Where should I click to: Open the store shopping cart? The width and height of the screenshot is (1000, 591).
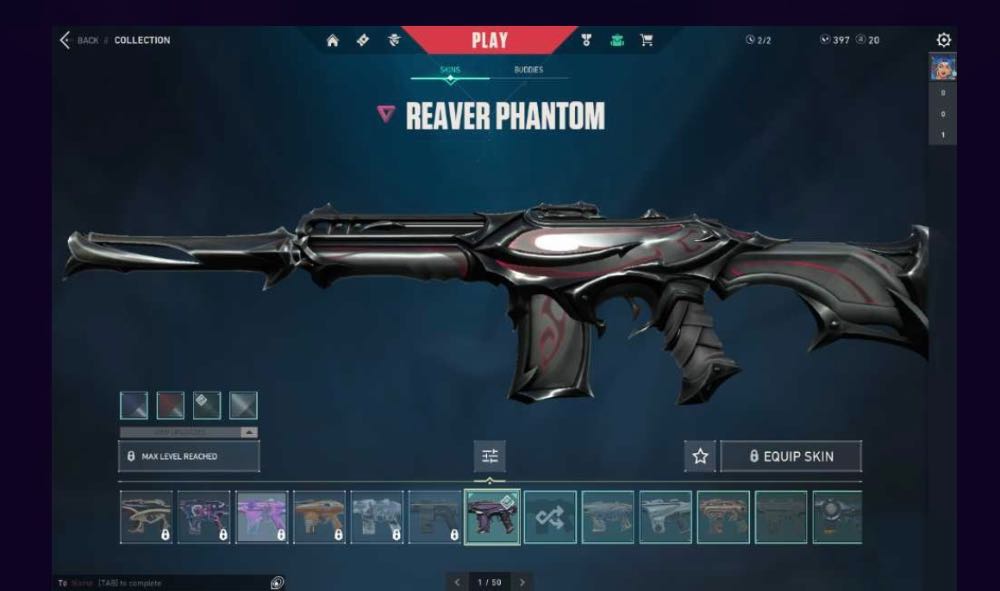point(646,41)
